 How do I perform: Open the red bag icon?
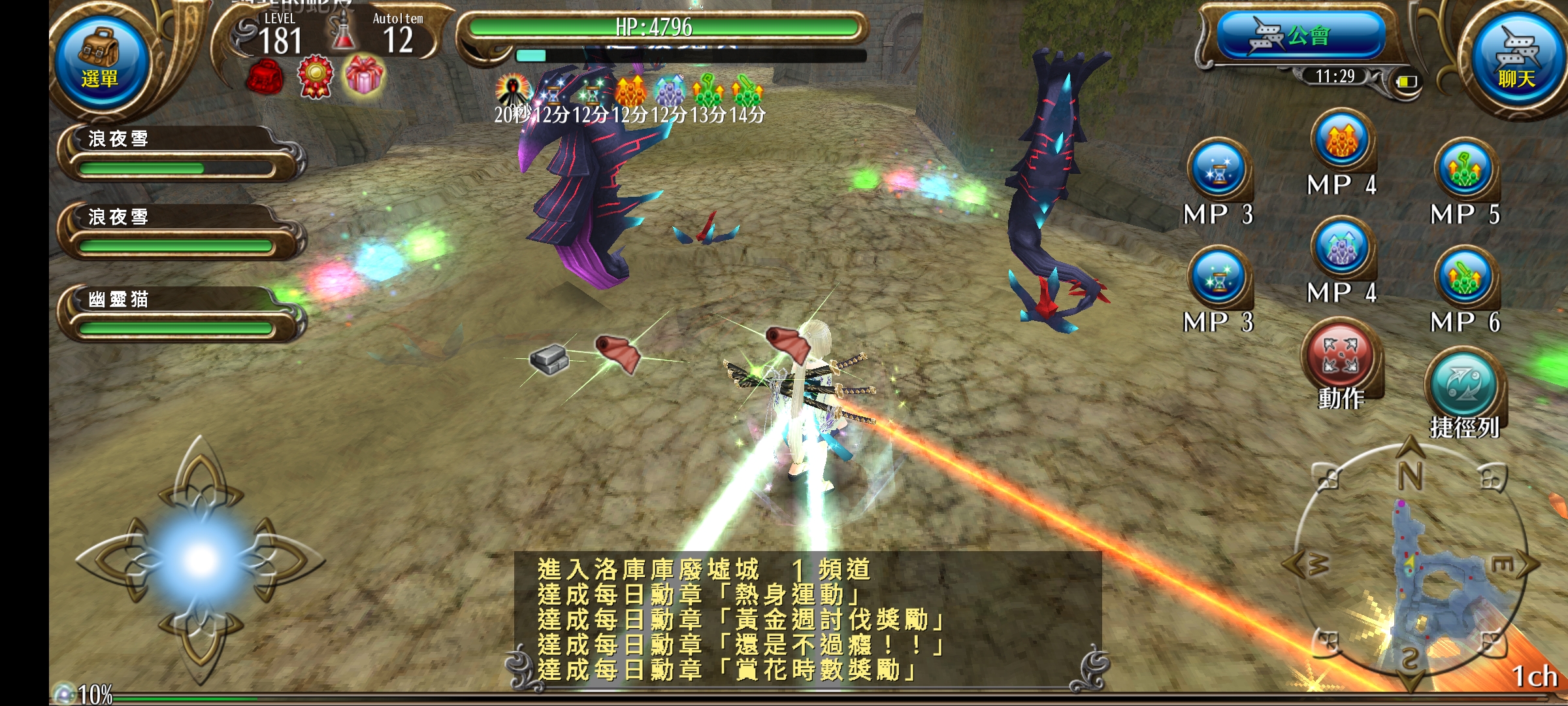[265, 77]
